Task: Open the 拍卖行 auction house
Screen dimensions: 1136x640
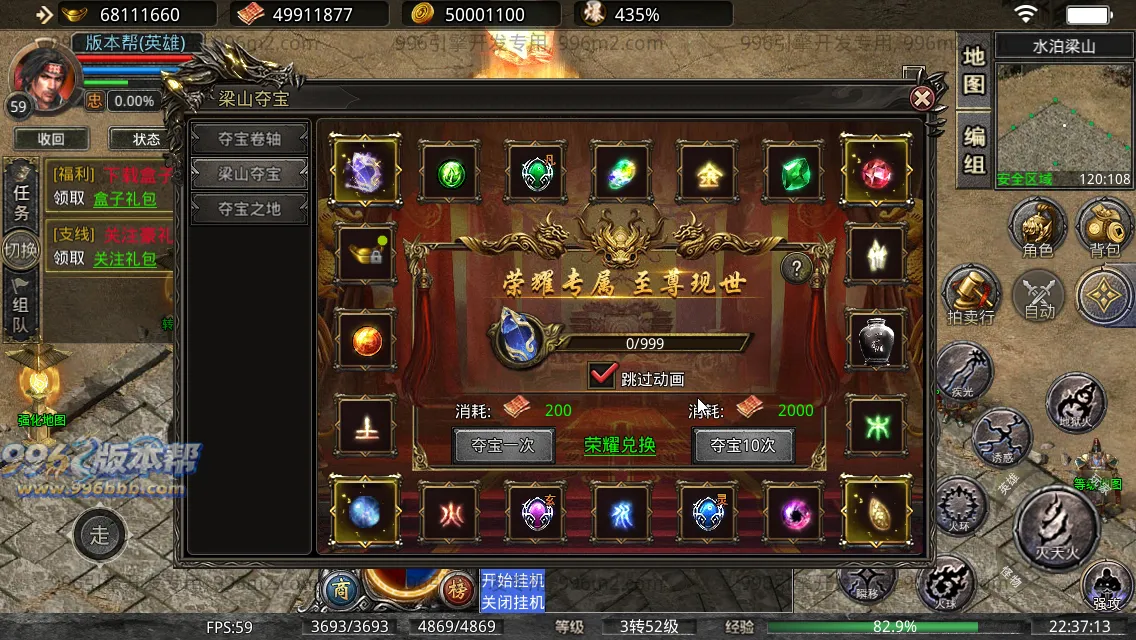Action: 971,297
